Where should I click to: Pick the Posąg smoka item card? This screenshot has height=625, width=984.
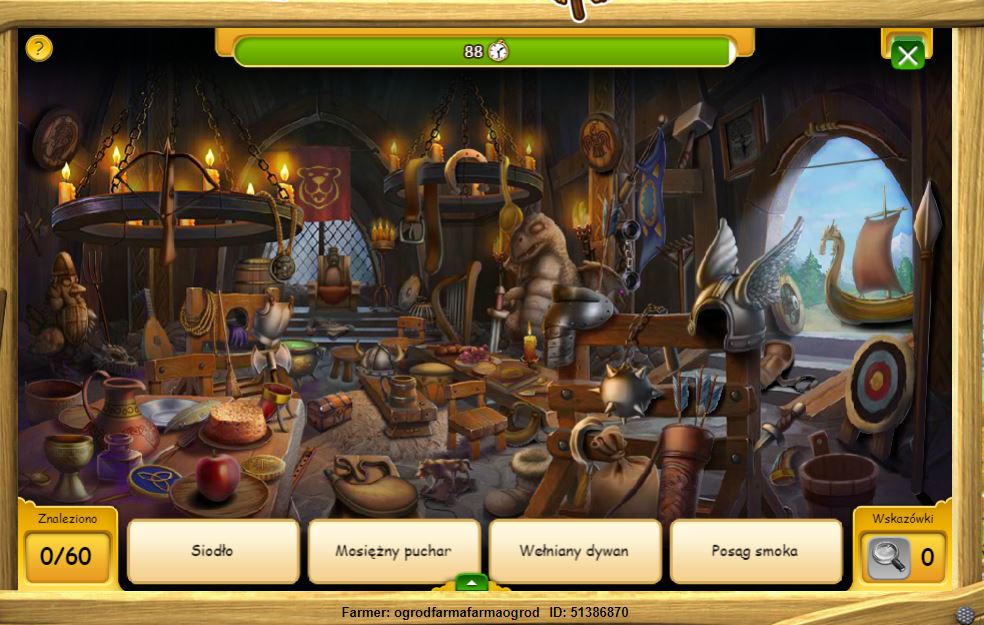pyautogui.click(x=755, y=550)
